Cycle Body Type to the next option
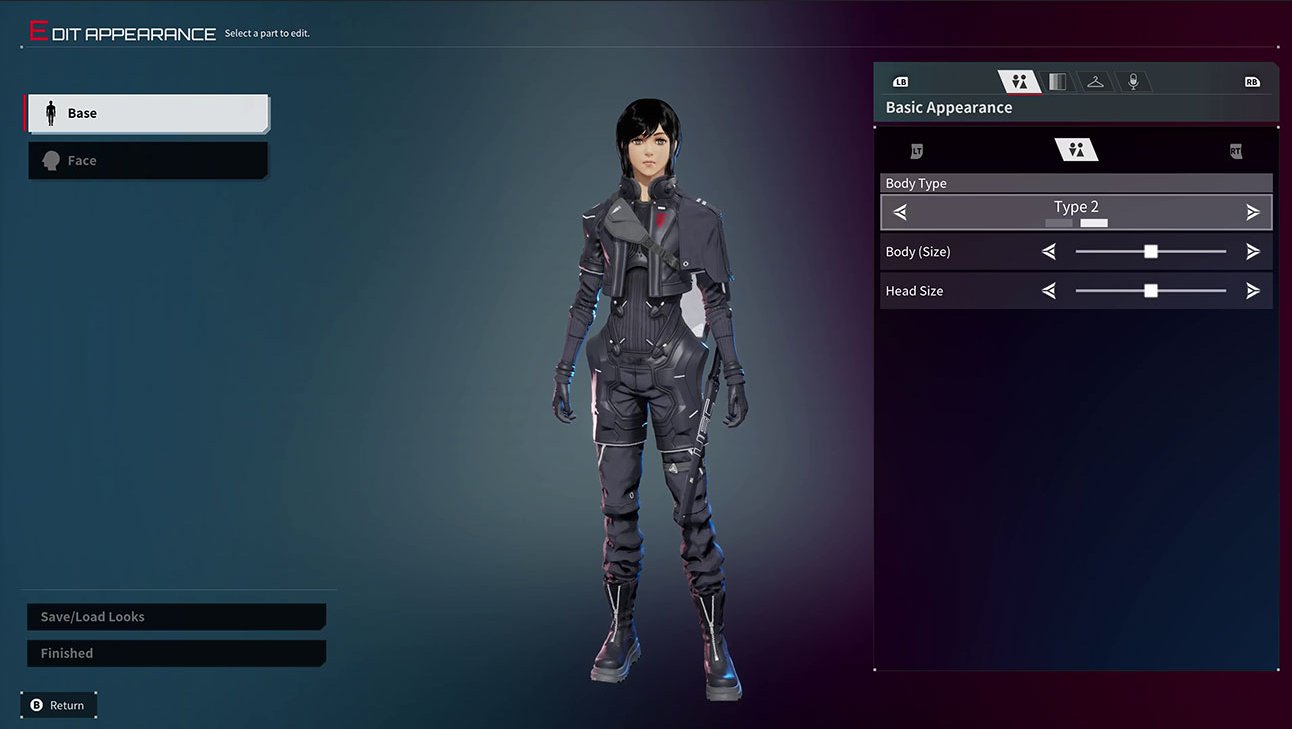This screenshot has width=1292, height=729. pos(1253,212)
